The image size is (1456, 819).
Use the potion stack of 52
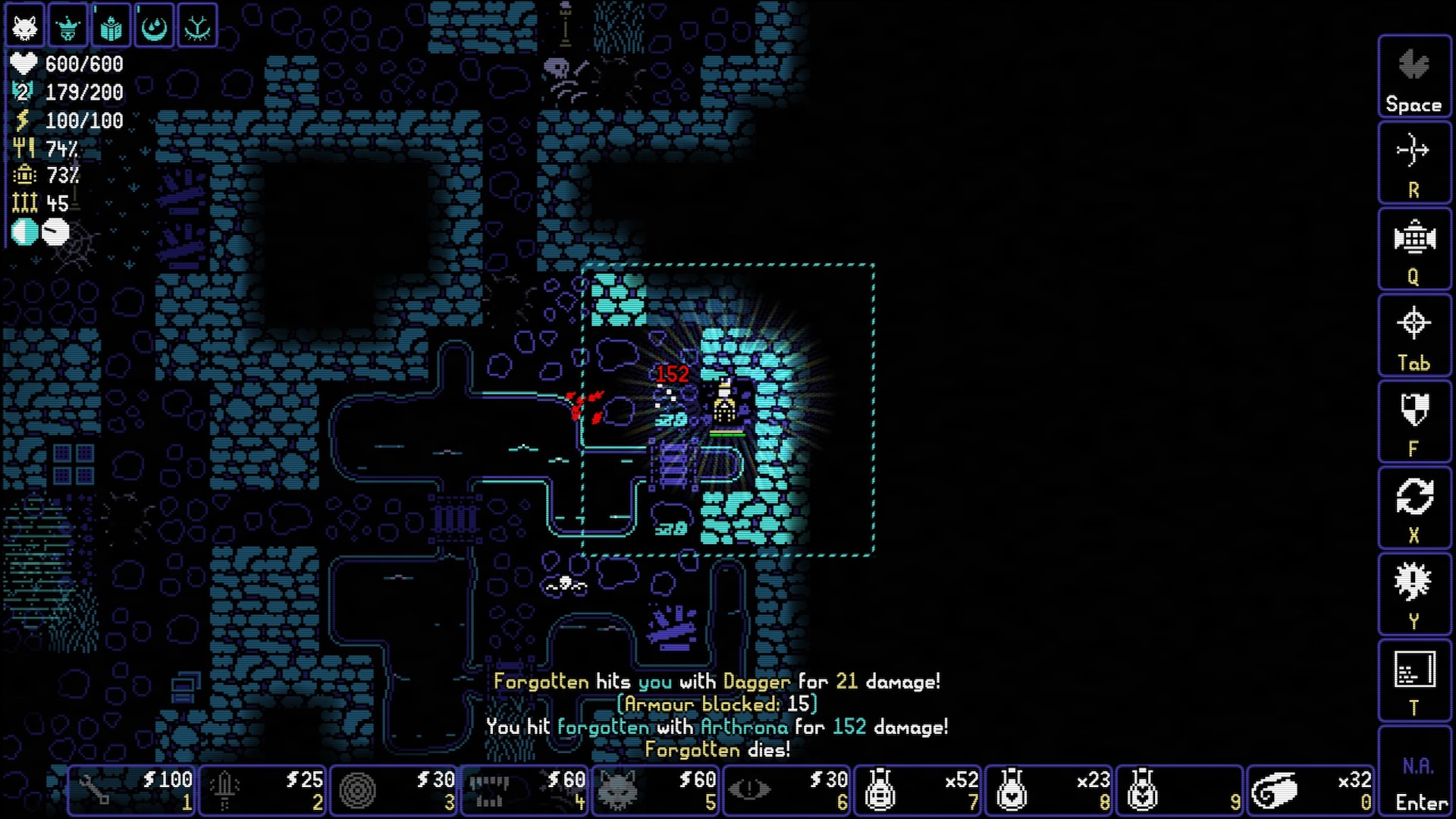click(x=918, y=790)
